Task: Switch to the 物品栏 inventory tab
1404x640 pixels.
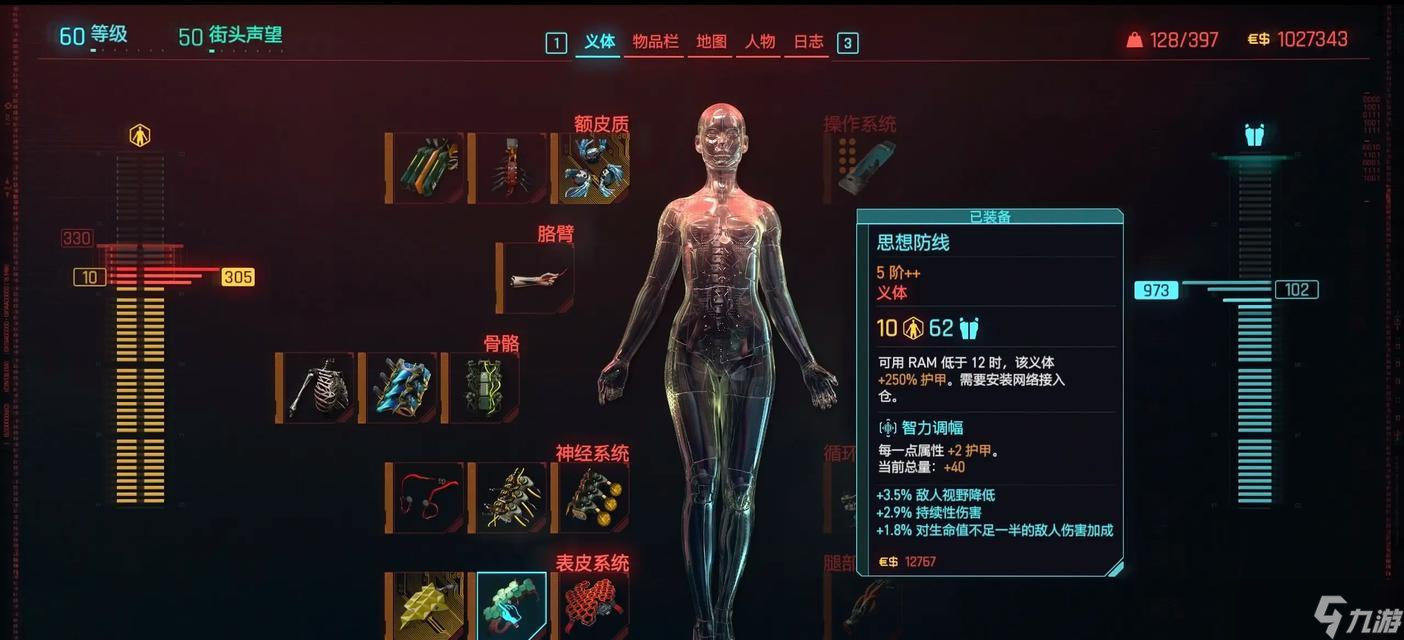Action: [655, 42]
